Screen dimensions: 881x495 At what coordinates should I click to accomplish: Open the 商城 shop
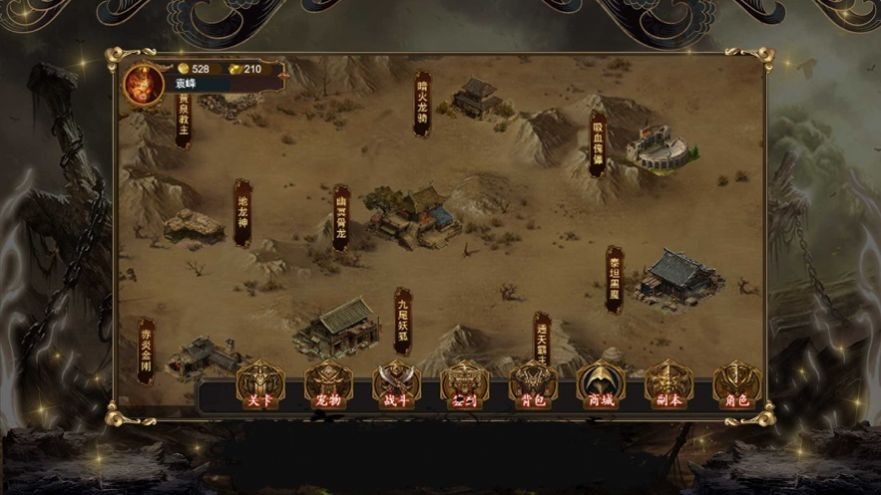click(x=601, y=385)
